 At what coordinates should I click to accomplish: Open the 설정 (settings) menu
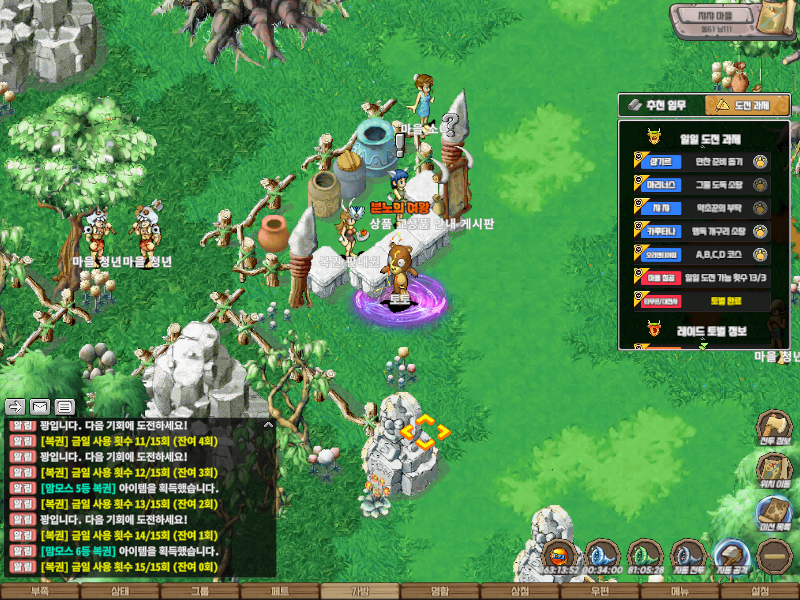[x=760, y=591]
